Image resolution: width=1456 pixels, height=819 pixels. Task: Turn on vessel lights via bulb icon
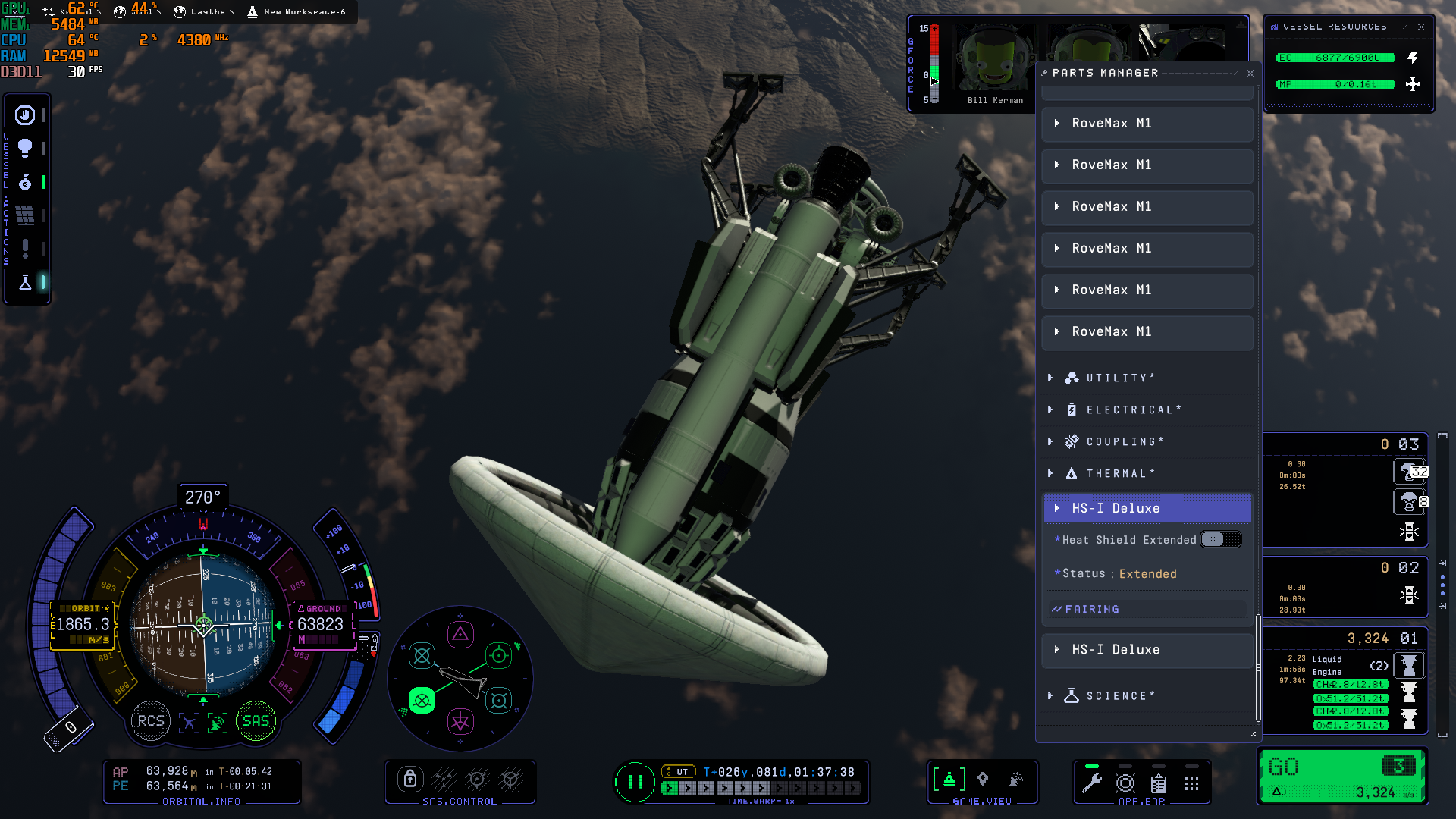24,149
